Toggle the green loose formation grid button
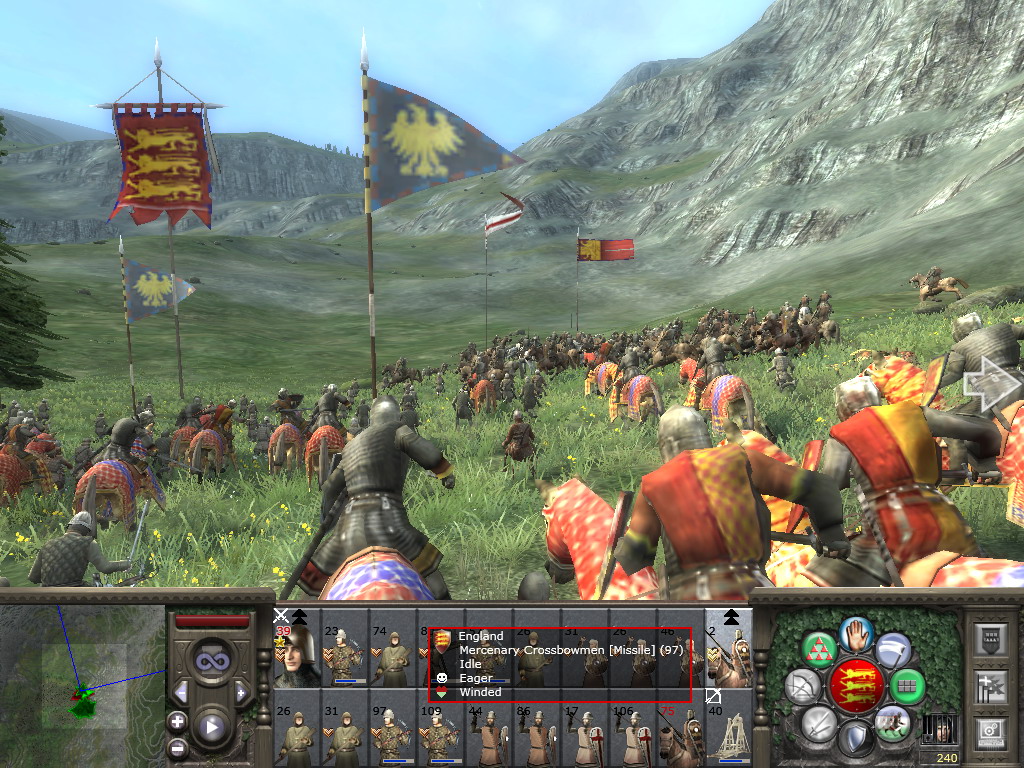 [x=907, y=686]
